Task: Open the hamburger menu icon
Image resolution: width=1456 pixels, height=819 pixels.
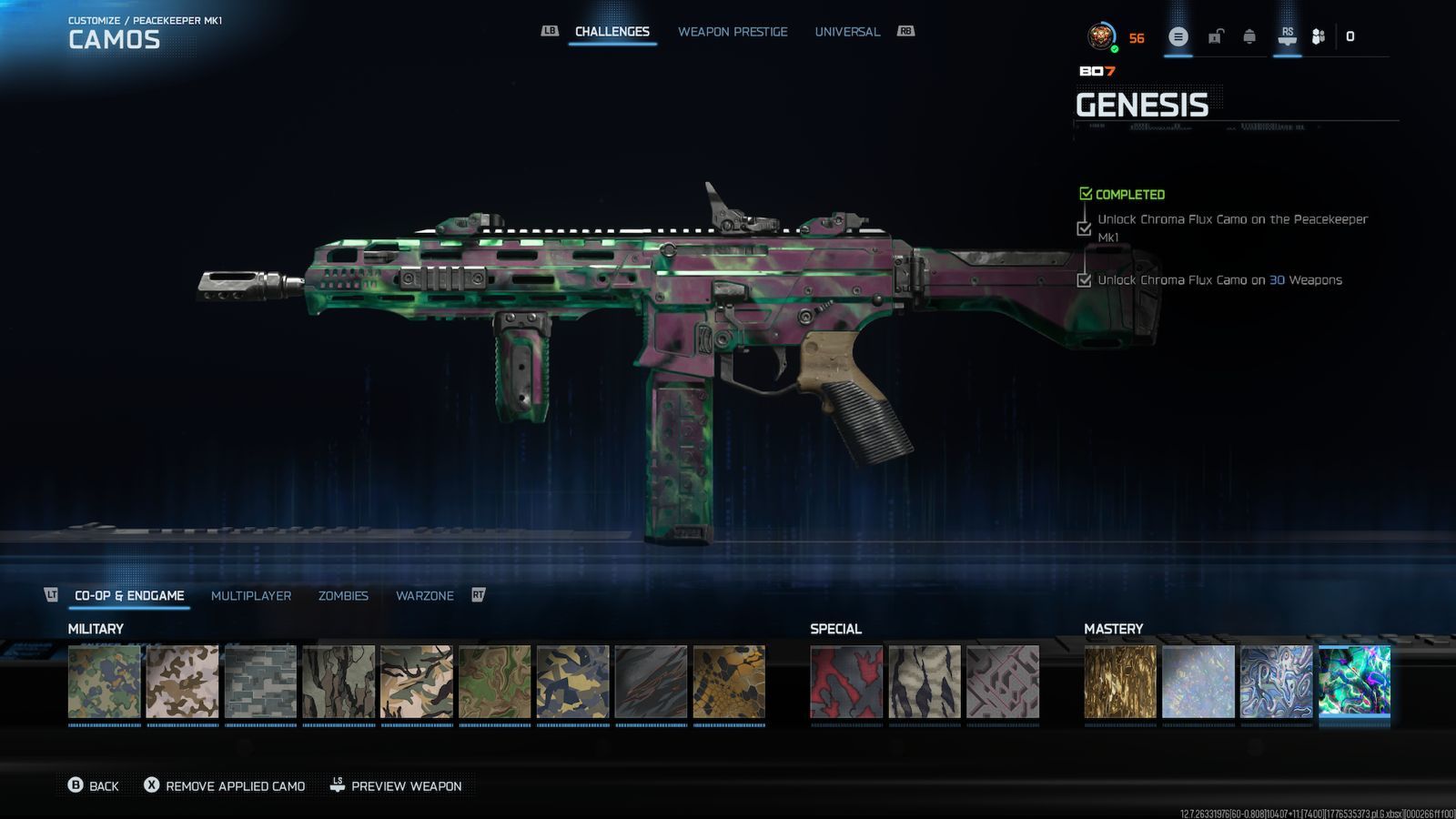Action: point(1178,37)
